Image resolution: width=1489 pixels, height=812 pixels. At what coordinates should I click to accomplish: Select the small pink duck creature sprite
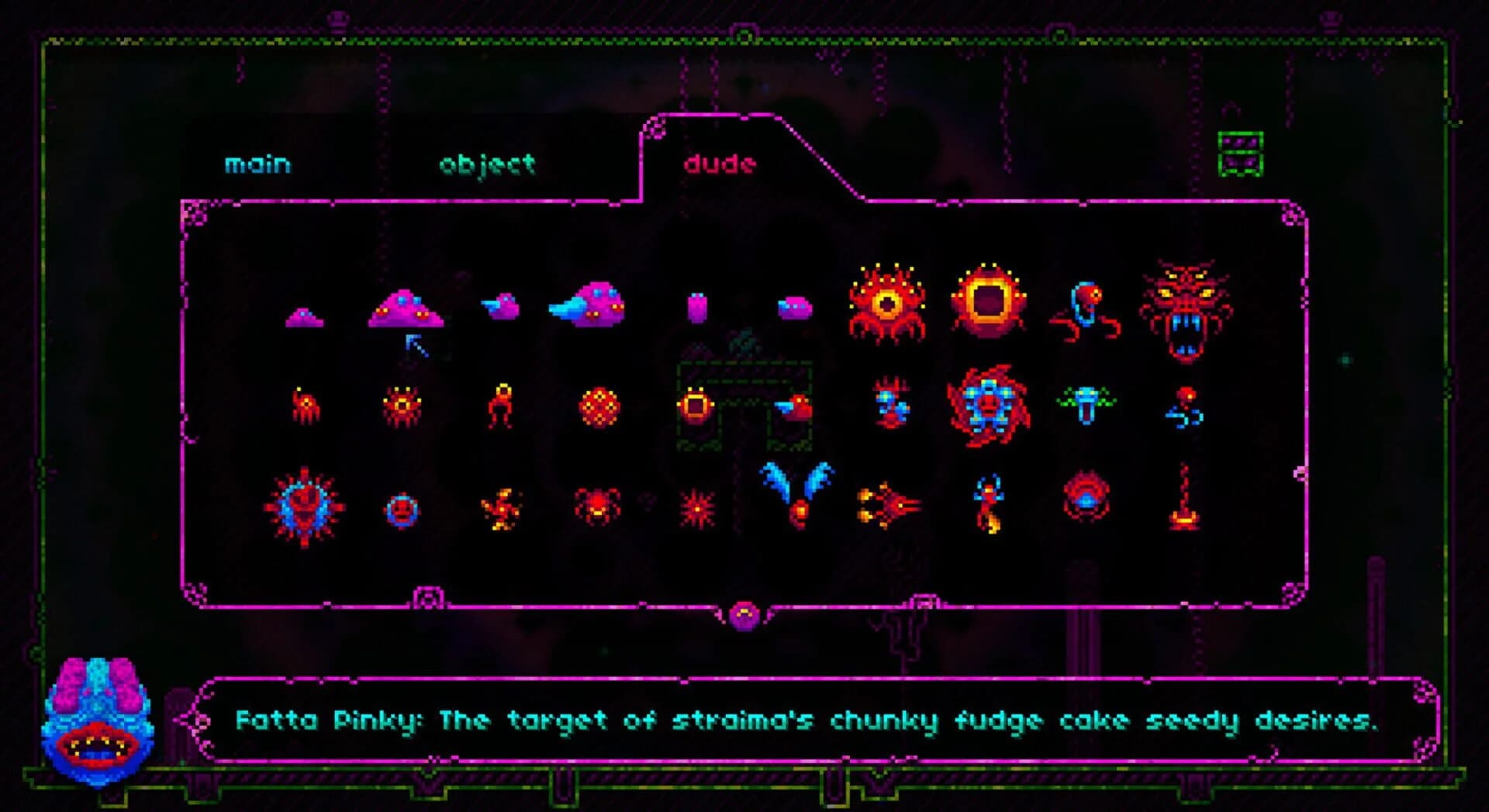500,306
